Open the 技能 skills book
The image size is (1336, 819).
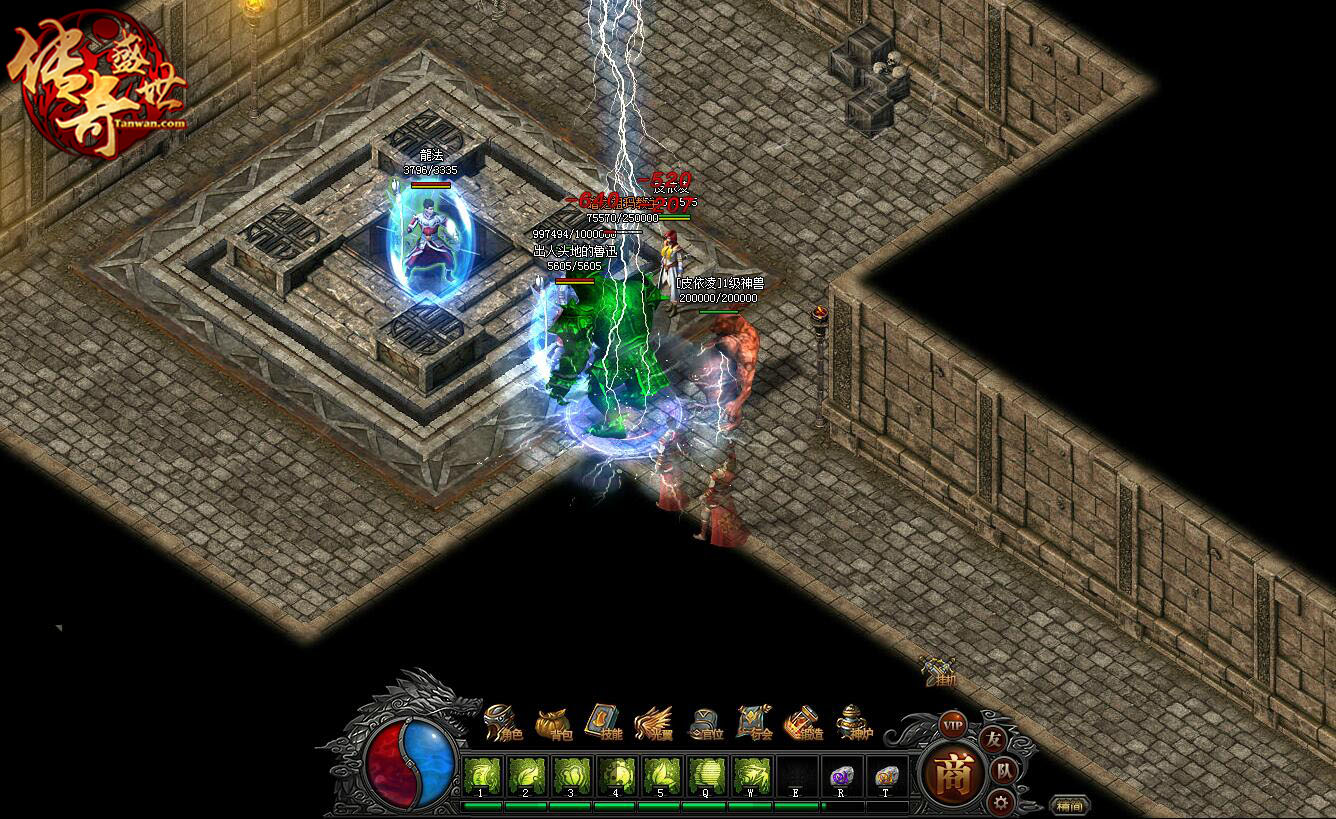[x=604, y=722]
